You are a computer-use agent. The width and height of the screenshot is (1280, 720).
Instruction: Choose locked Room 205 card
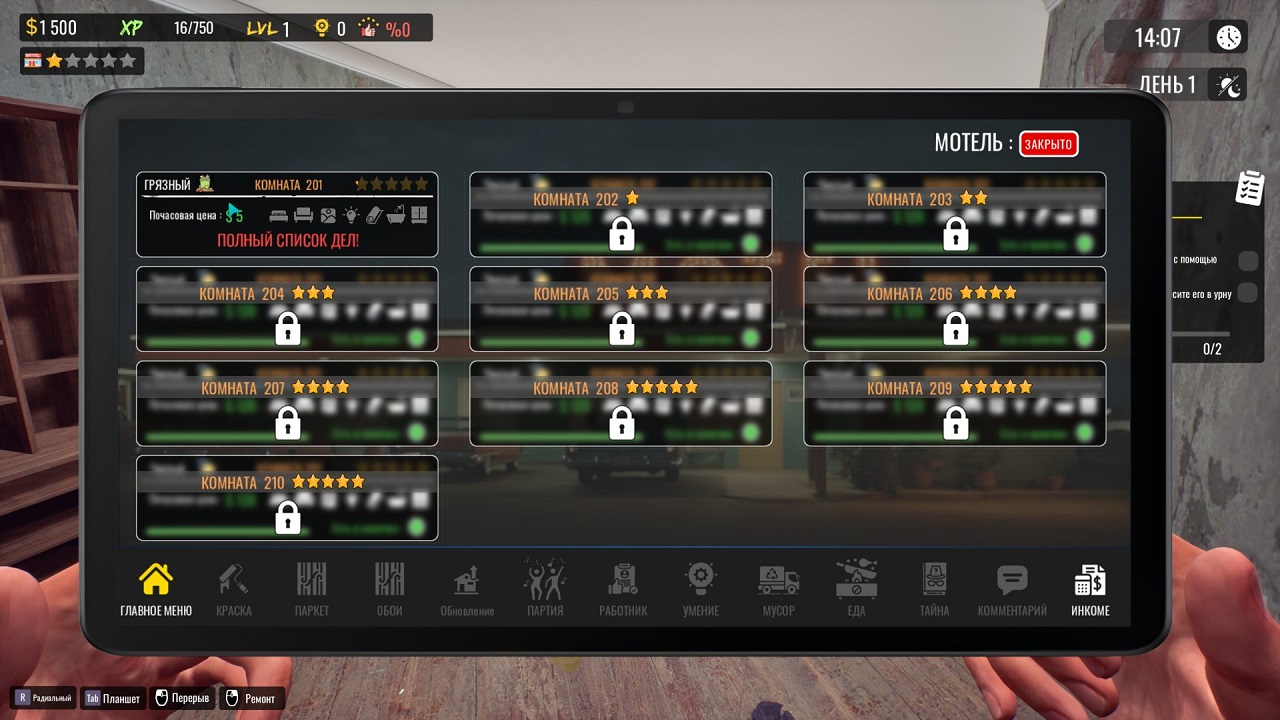[x=621, y=309]
